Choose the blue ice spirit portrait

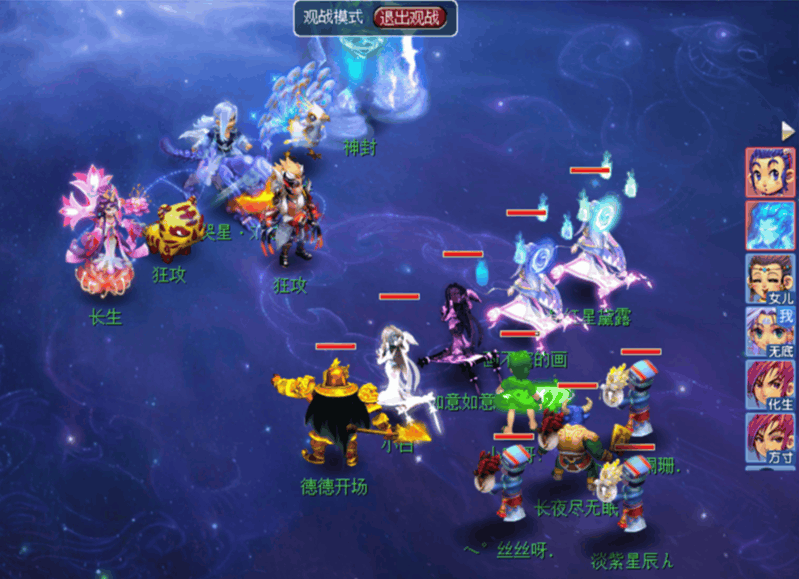(x=770, y=225)
